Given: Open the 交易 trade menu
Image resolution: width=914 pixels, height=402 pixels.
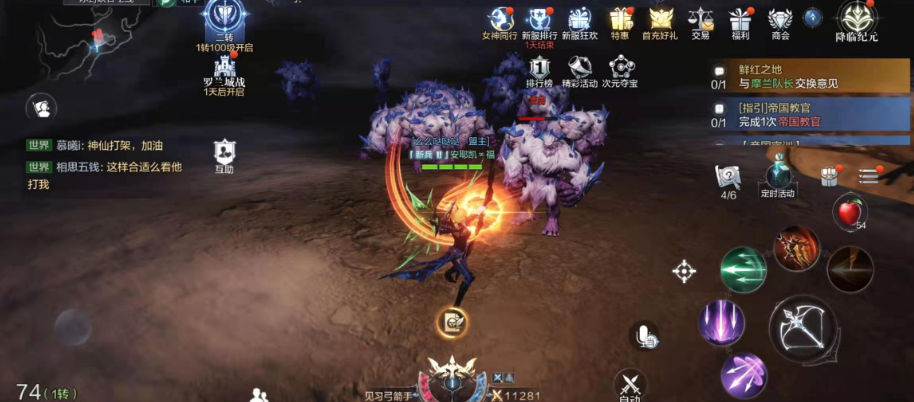Looking at the screenshot, I should tap(700, 19).
